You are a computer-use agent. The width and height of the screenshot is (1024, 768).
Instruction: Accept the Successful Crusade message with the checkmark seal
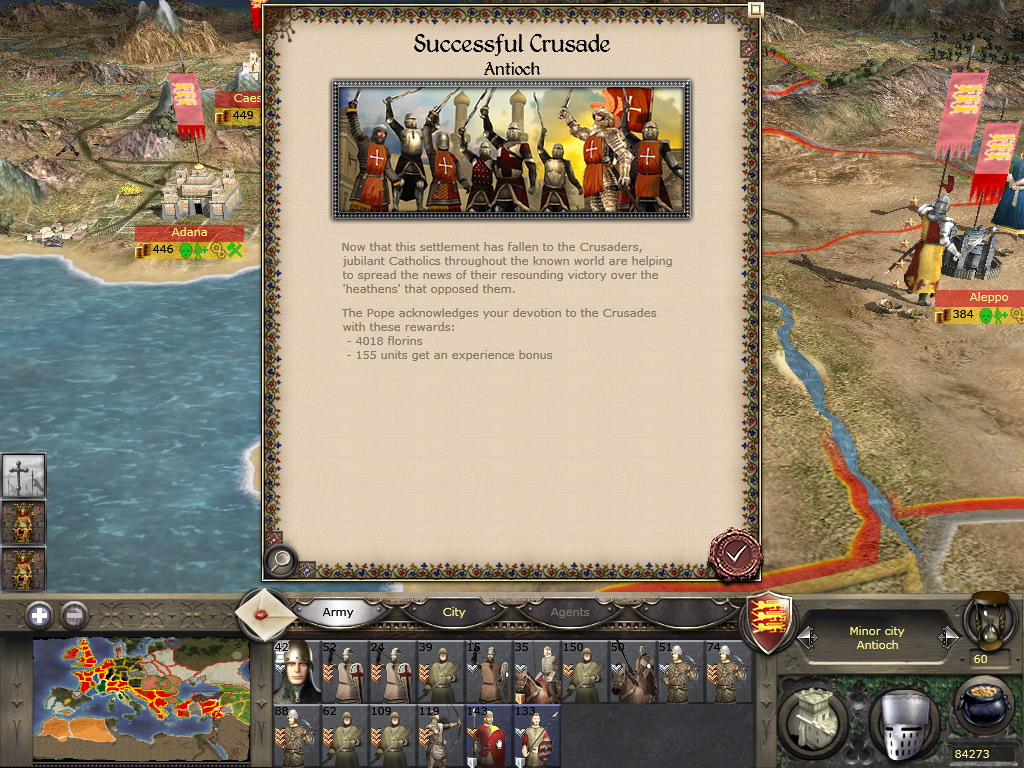click(x=736, y=553)
